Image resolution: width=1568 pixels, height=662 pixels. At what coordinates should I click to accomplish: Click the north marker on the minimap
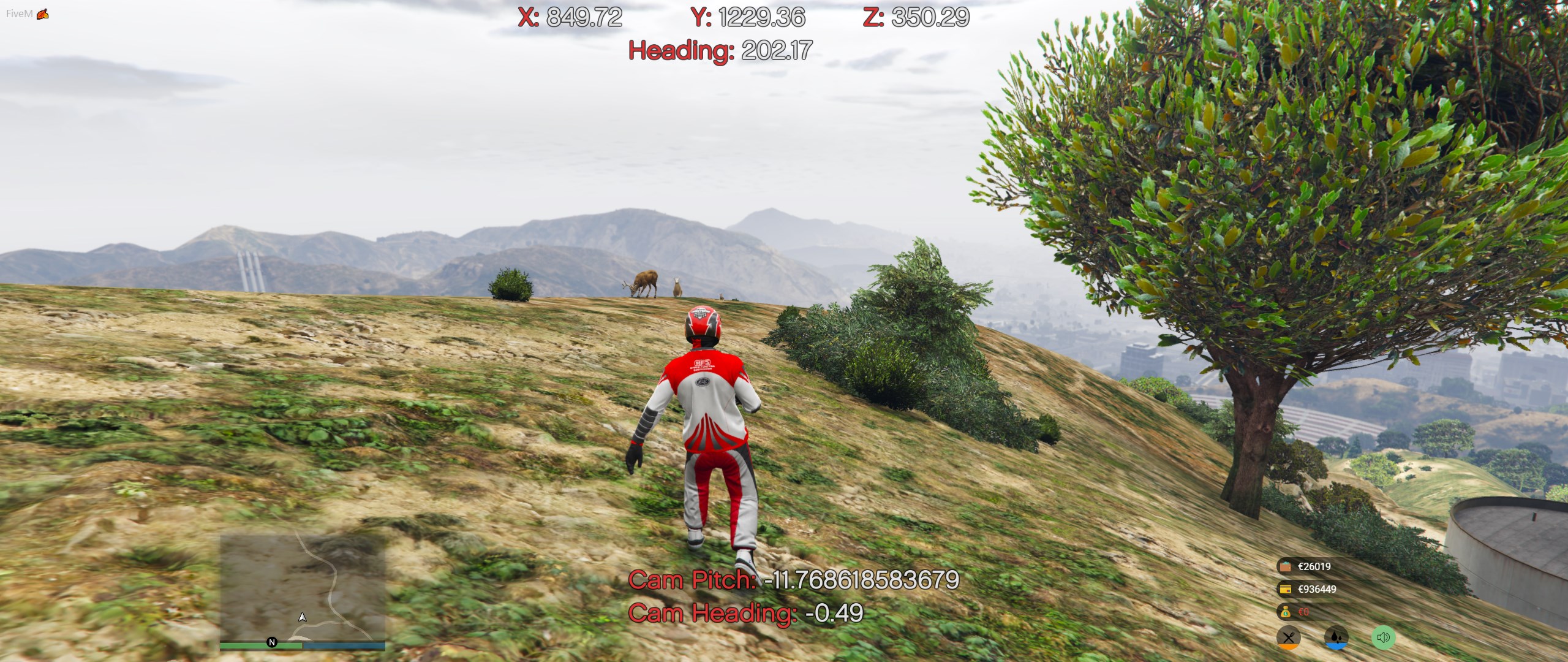(272, 642)
